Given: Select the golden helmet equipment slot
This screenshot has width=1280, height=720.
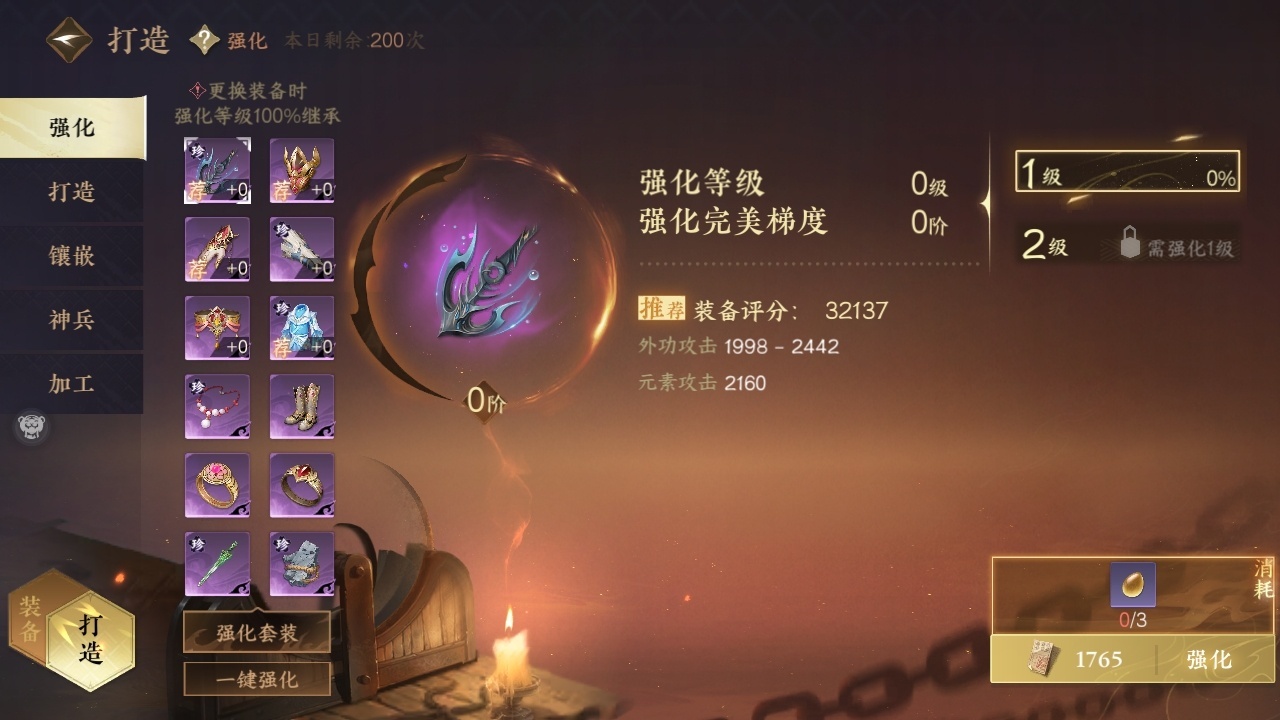Looking at the screenshot, I should pos(302,171).
